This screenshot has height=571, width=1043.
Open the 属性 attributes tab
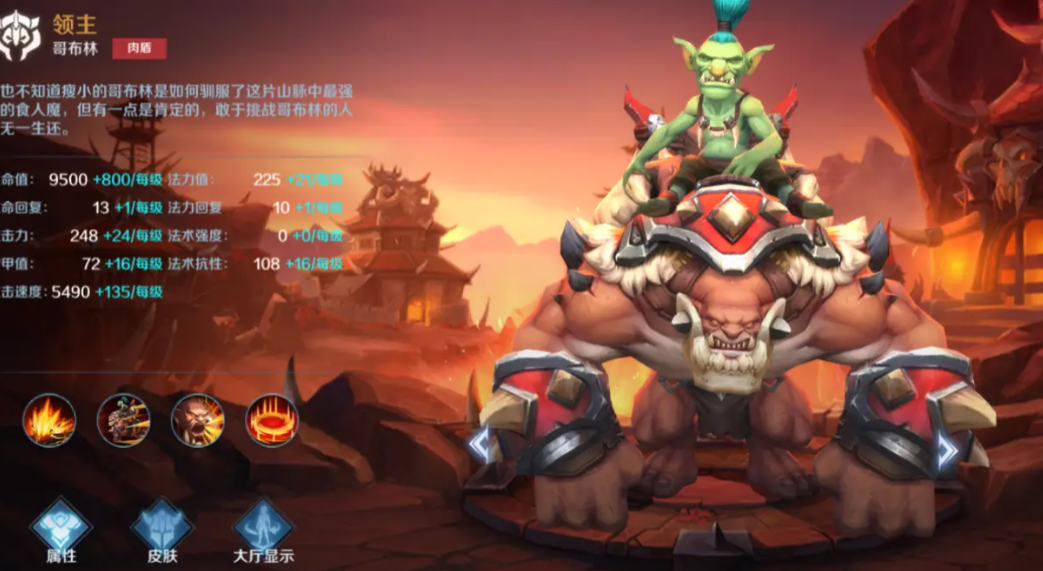click(x=60, y=529)
